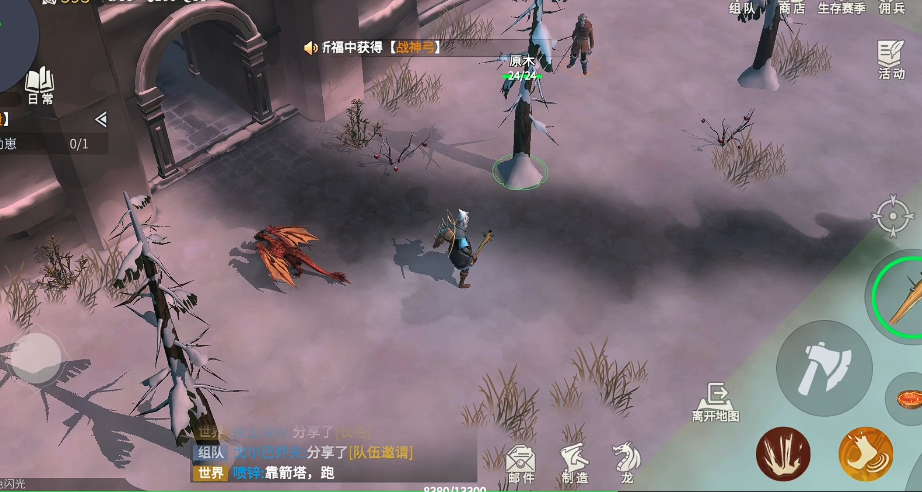
Task: Tap the crosshair target-lock button
Action: pos(892,217)
